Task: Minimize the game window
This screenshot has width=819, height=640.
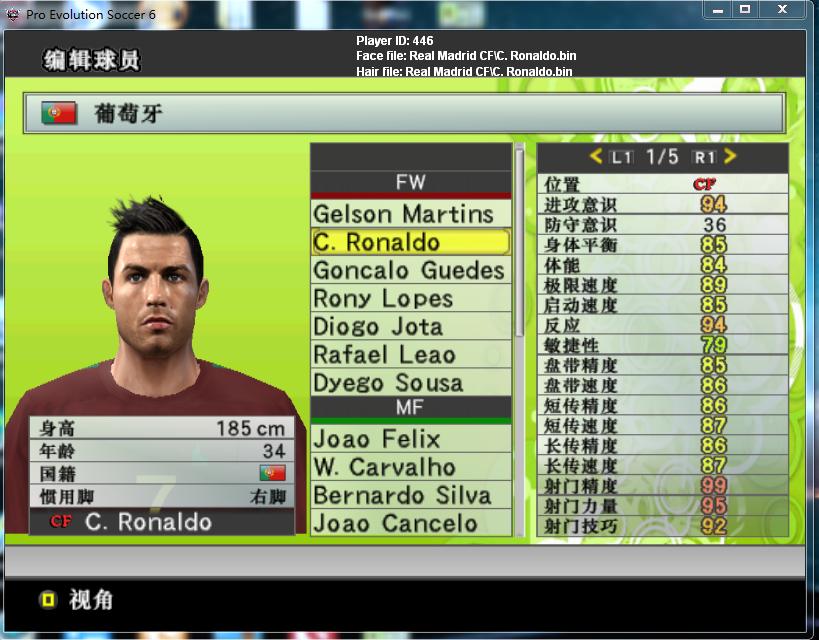Action: click(x=717, y=10)
